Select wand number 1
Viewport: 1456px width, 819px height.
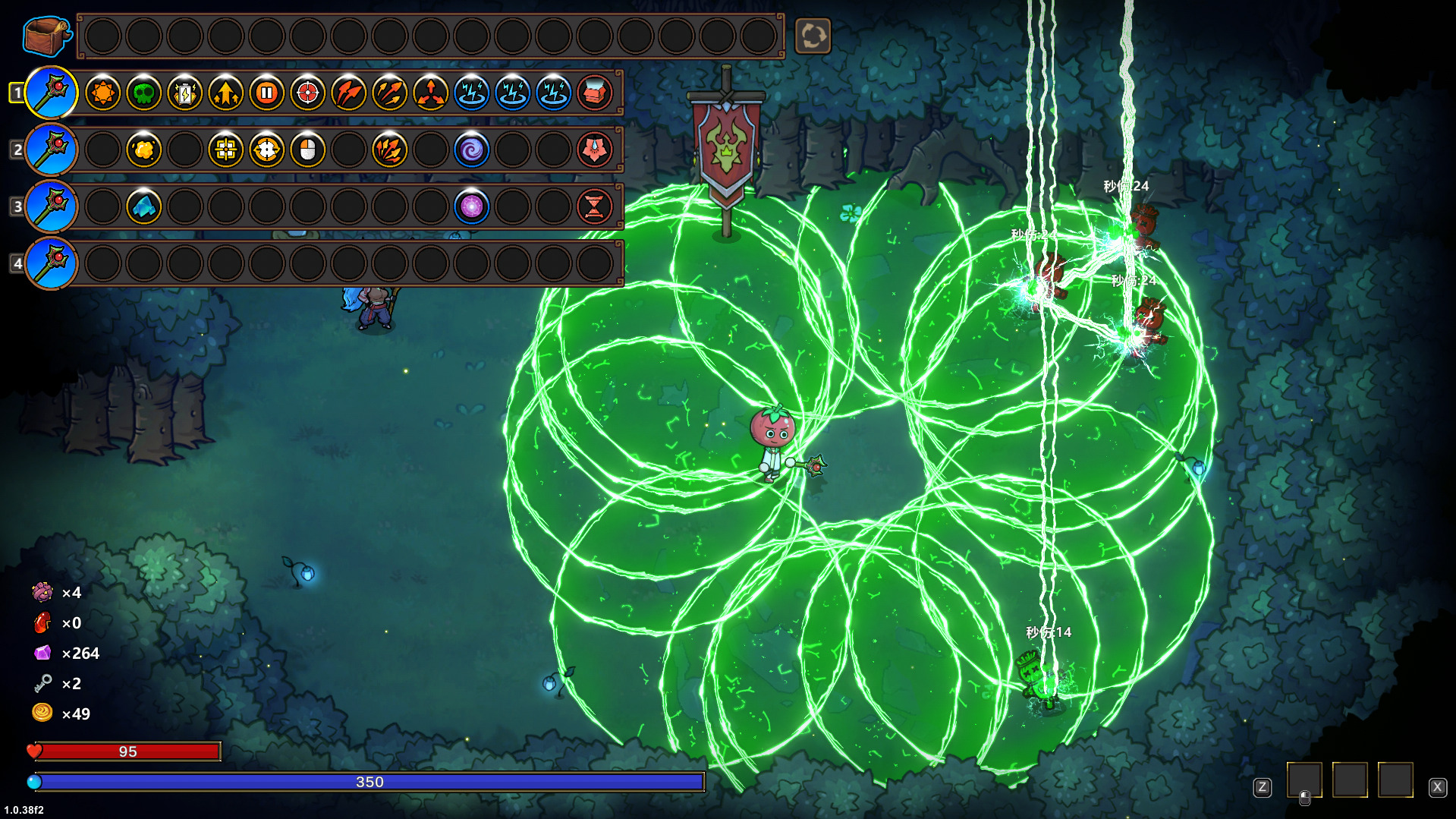click(x=51, y=93)
